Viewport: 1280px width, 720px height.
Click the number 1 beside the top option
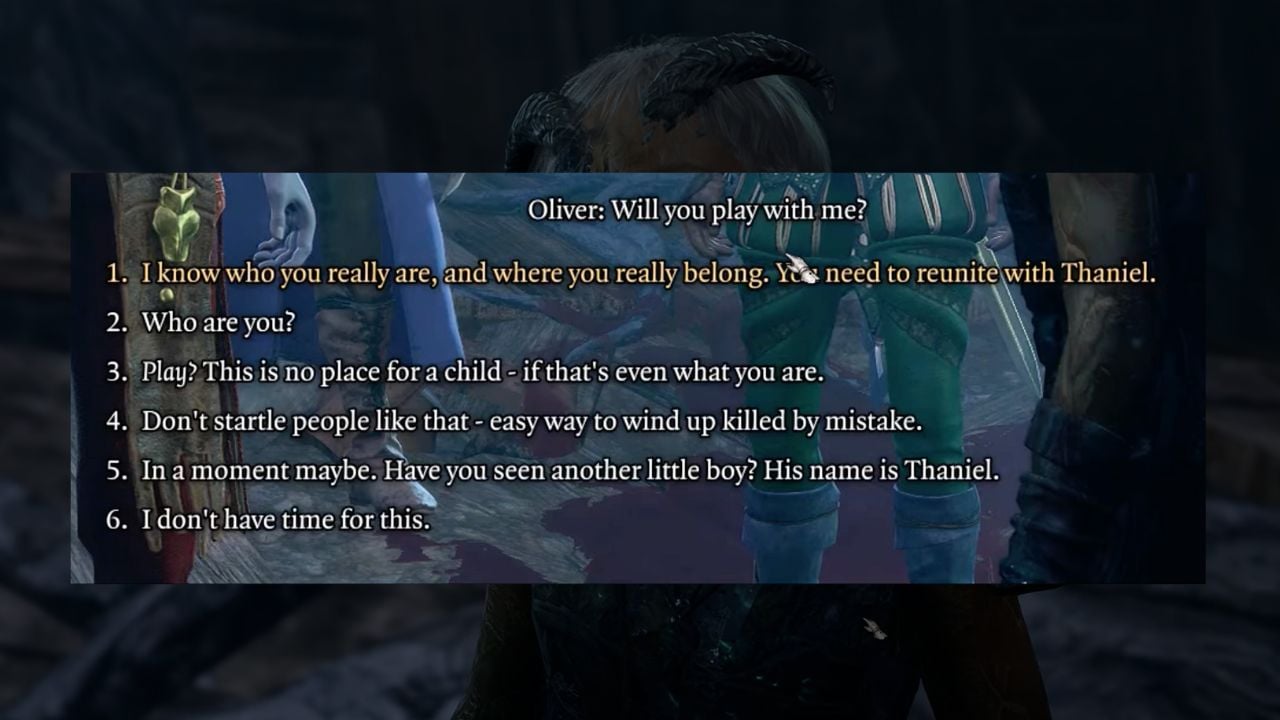pyautogui.click(x=119, y=272)
